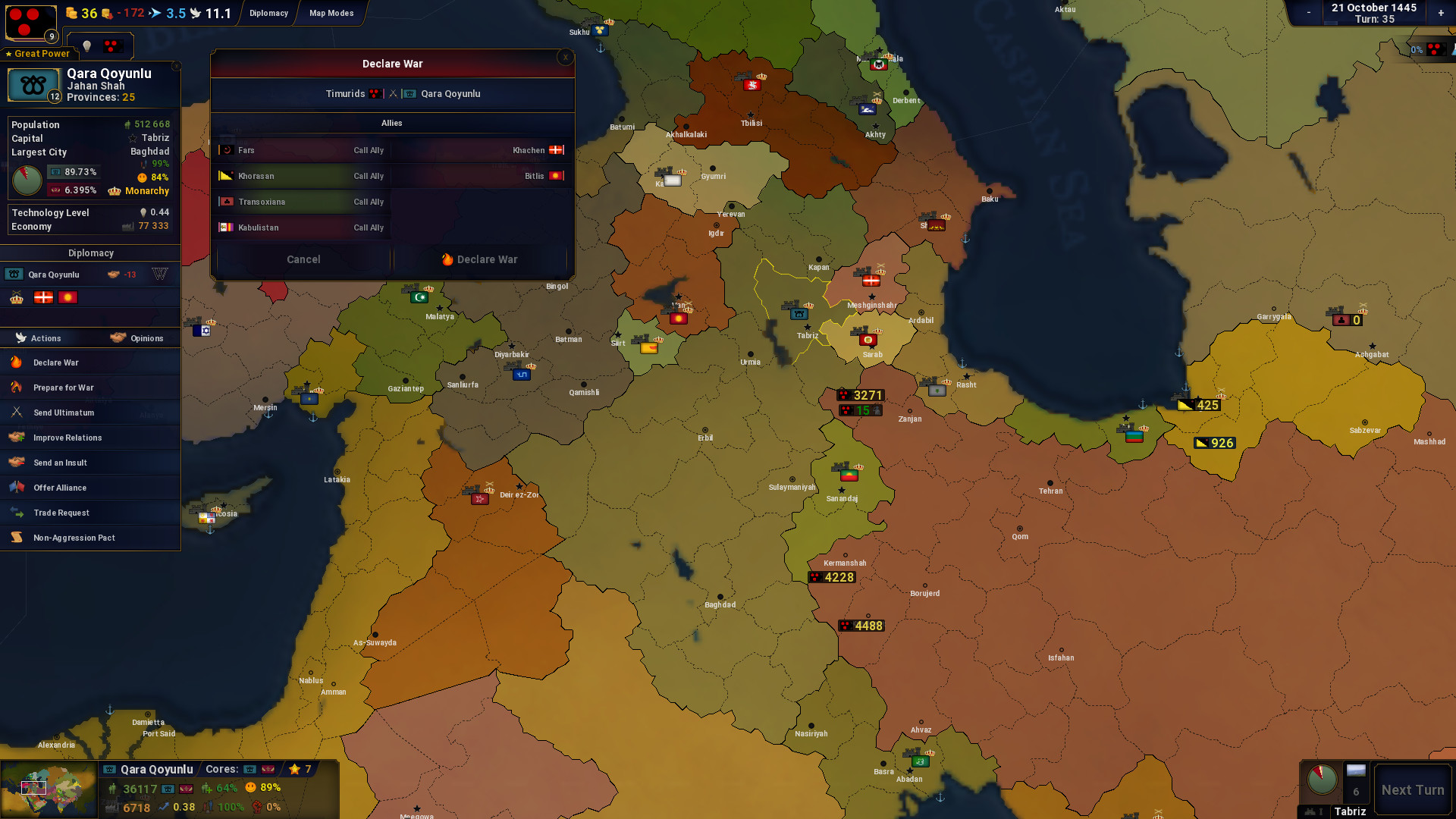Click the dove diplomacy points icon

196,13
